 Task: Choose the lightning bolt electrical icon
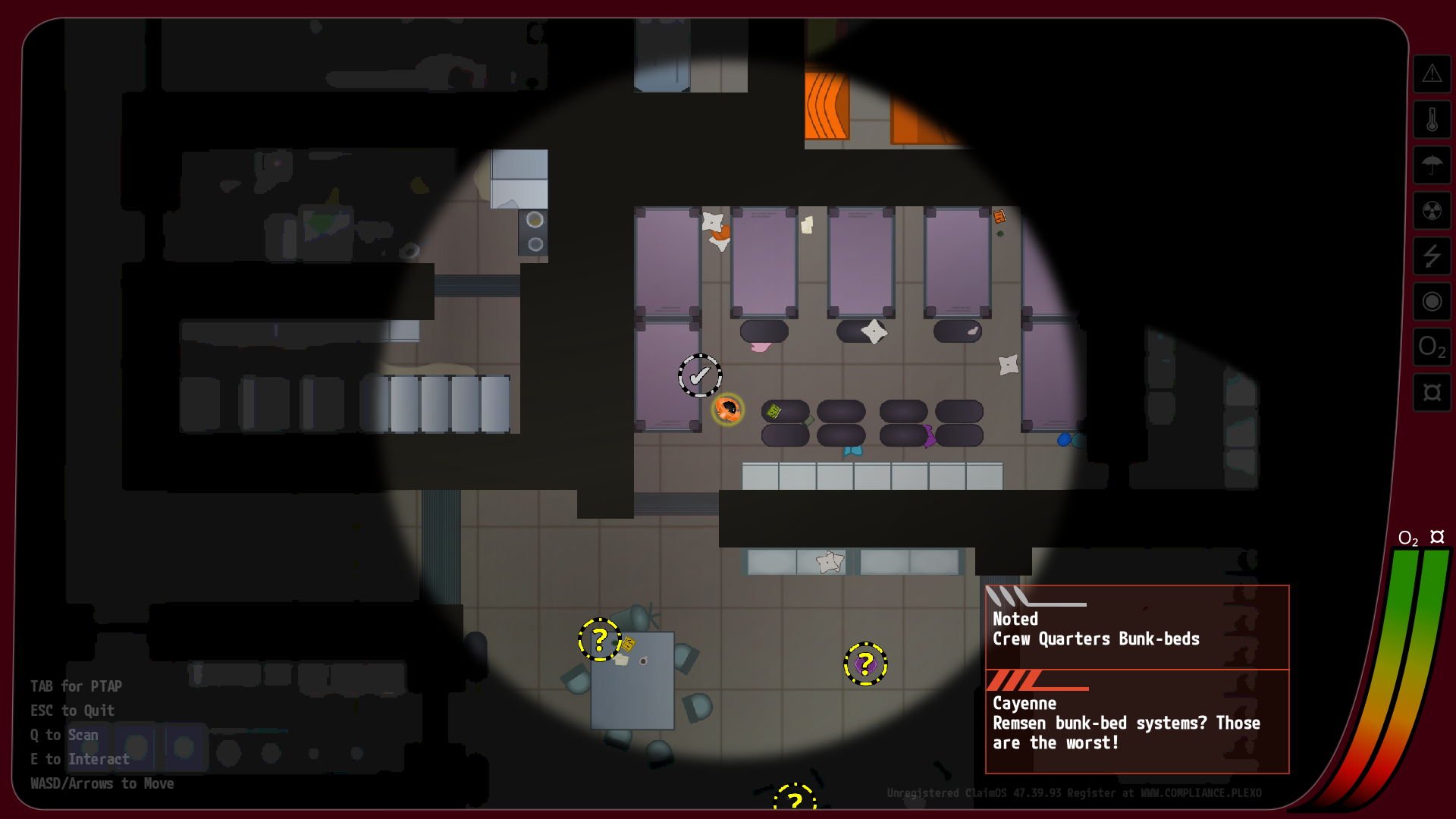pyautogui.click(x=1432, y=256)
